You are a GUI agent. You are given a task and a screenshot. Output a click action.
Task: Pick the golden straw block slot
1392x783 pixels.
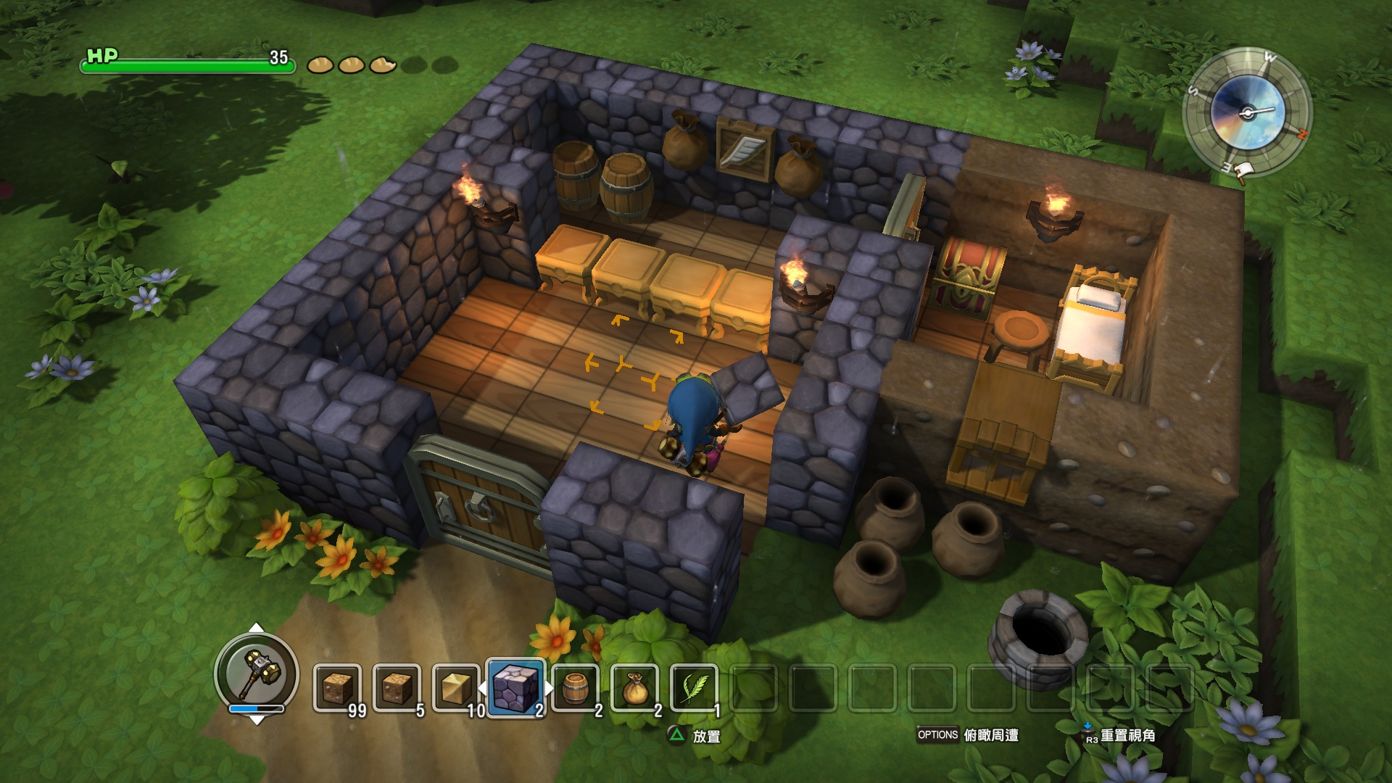coord(456,688)
